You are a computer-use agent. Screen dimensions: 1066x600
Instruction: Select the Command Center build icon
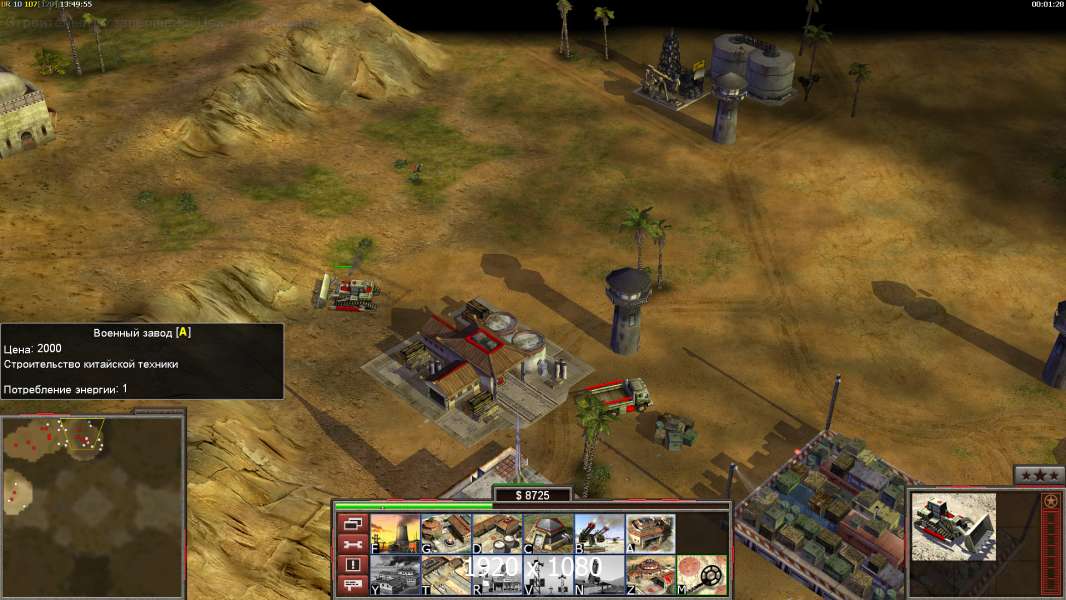[x=650, y=575]
